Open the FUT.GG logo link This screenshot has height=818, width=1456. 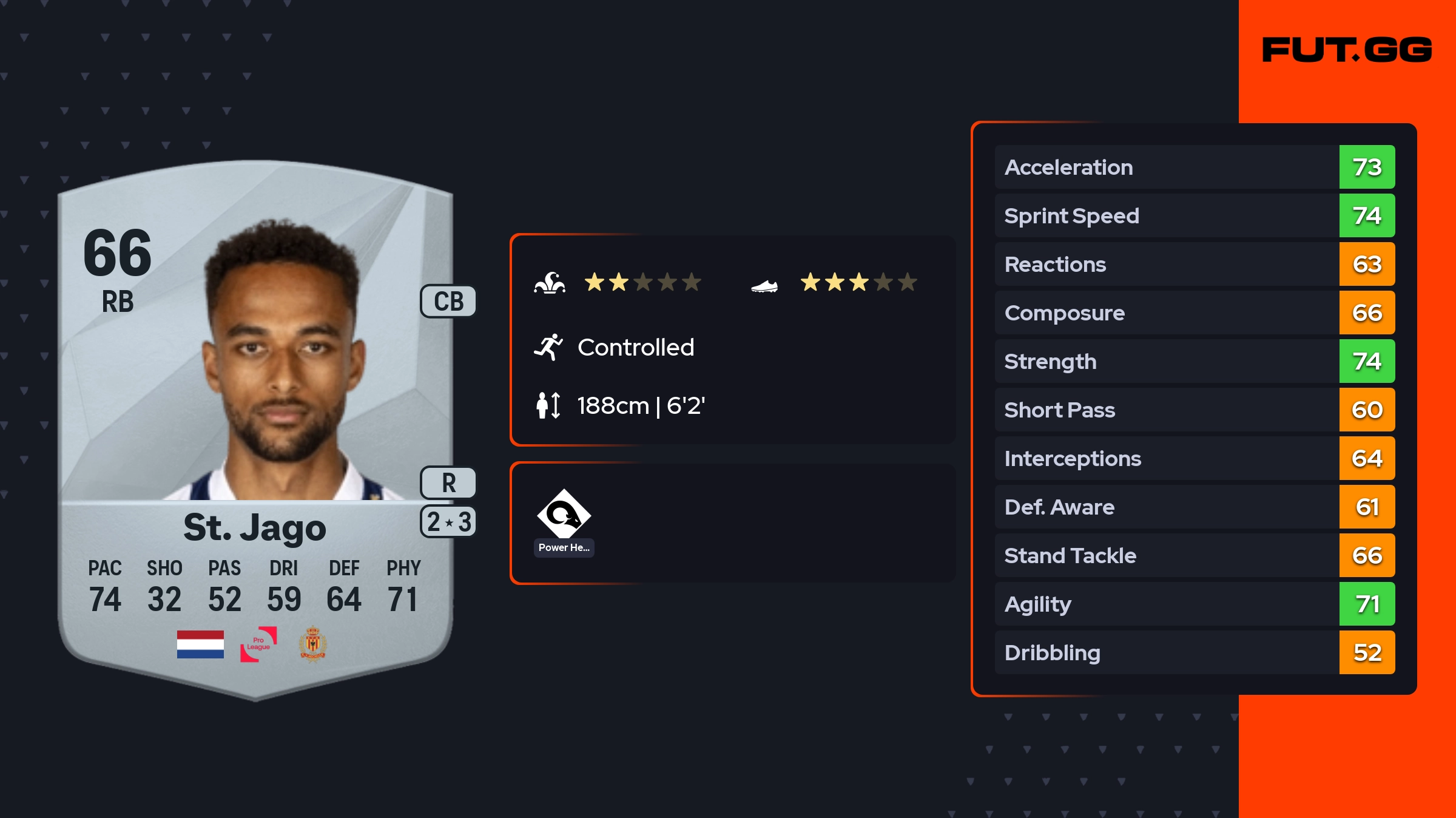coord(1346,50)
